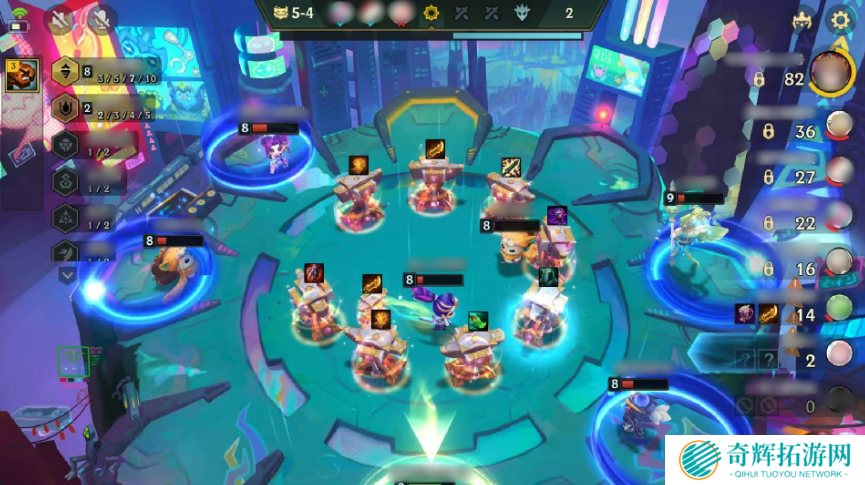865x485 pixels.
Task: Open the crown icon beside the gear
Action: [x=802, y=20]
